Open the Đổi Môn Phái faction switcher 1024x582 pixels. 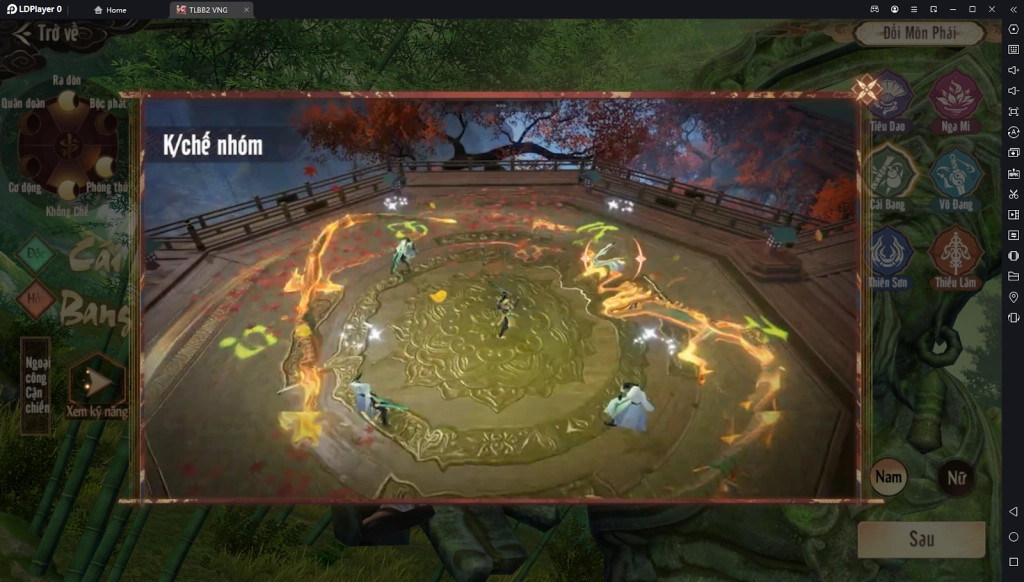pos(919,33)
